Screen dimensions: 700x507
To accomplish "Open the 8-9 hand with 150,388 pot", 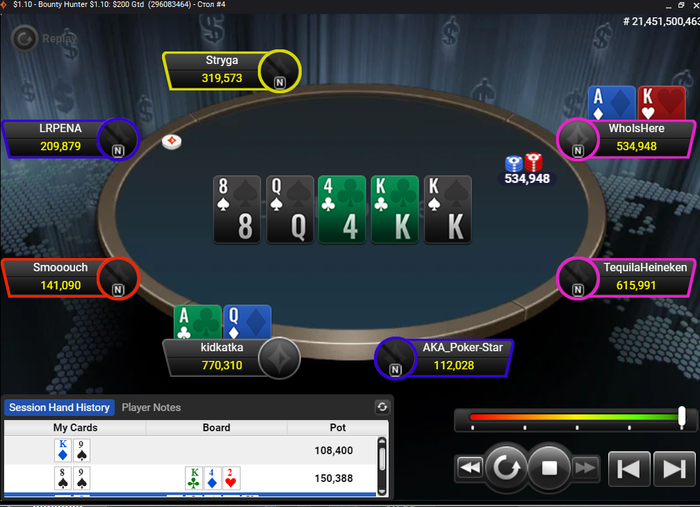I will pyautogui.click(x=190, y=477).
